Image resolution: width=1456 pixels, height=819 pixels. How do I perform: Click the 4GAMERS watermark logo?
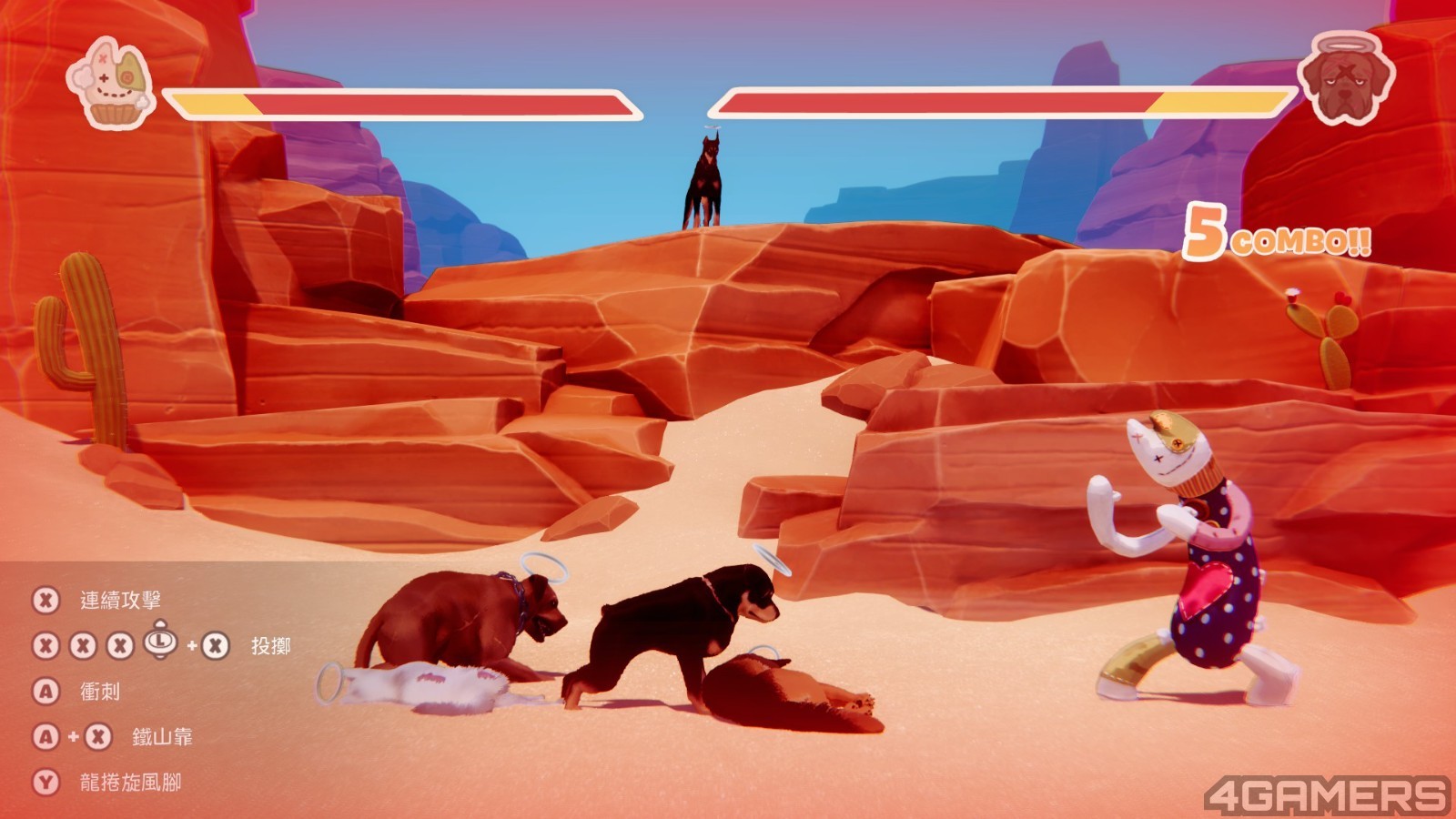1326,794
